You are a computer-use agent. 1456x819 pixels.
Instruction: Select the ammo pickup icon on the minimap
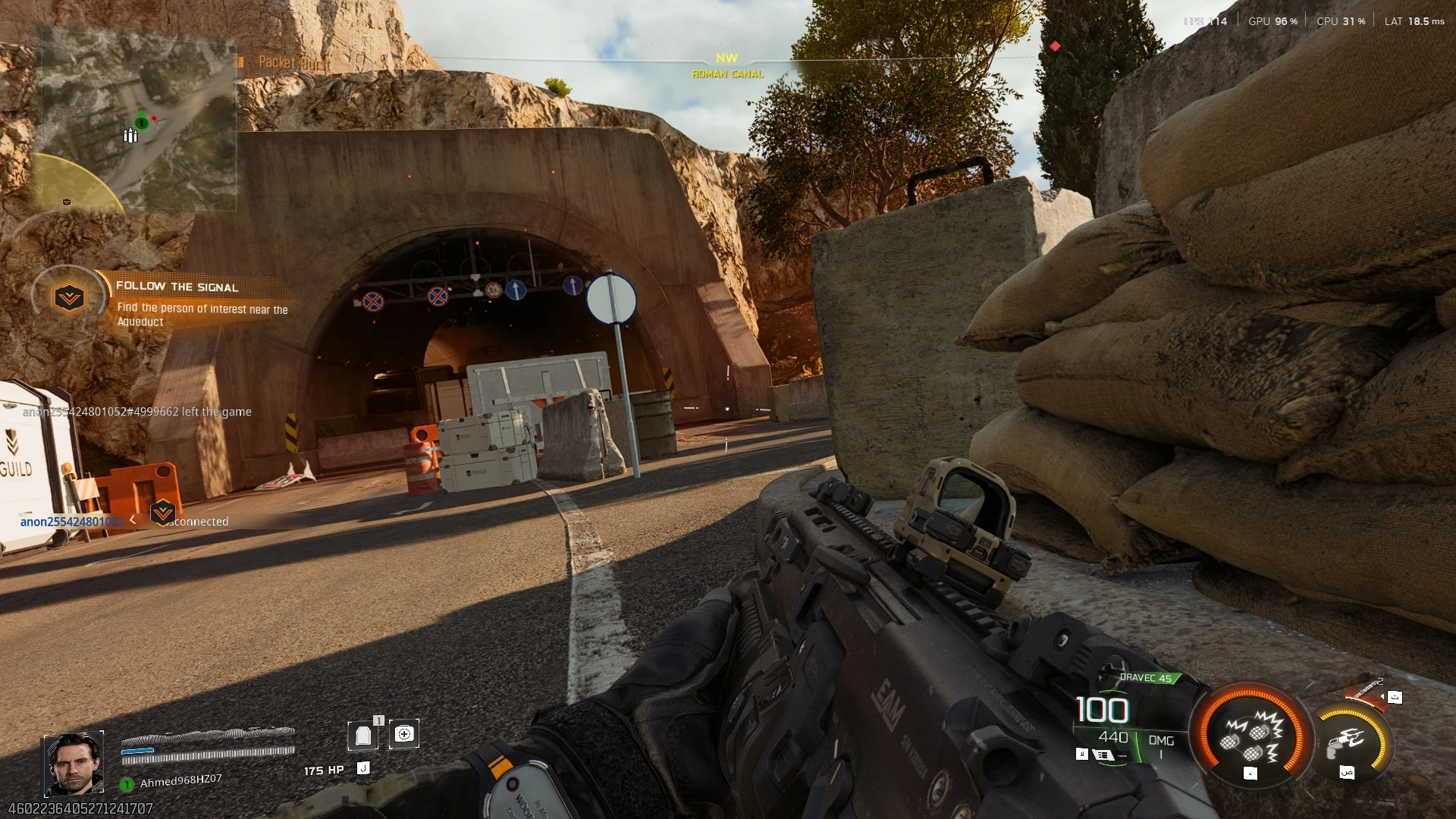(x=130, y=137)
